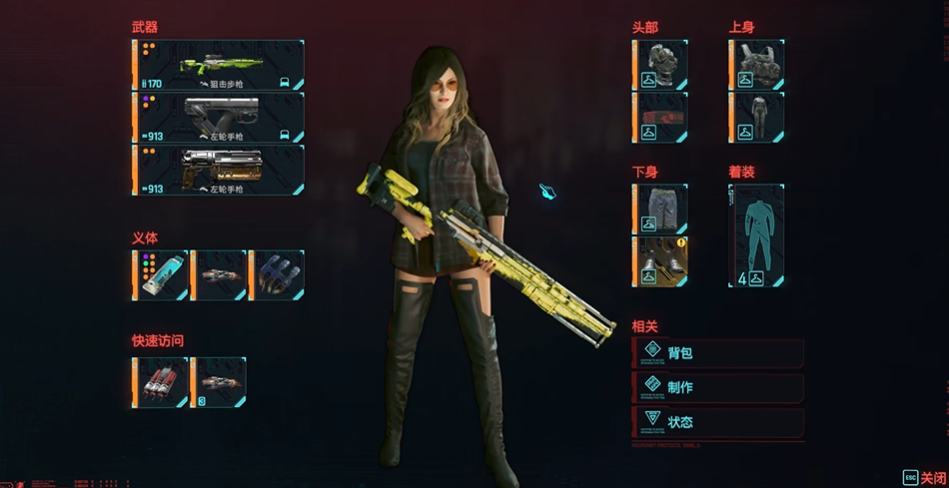Select the head armor helmet slot
Viewport: 949px width, 488px height.
click(x=660, y=65)
